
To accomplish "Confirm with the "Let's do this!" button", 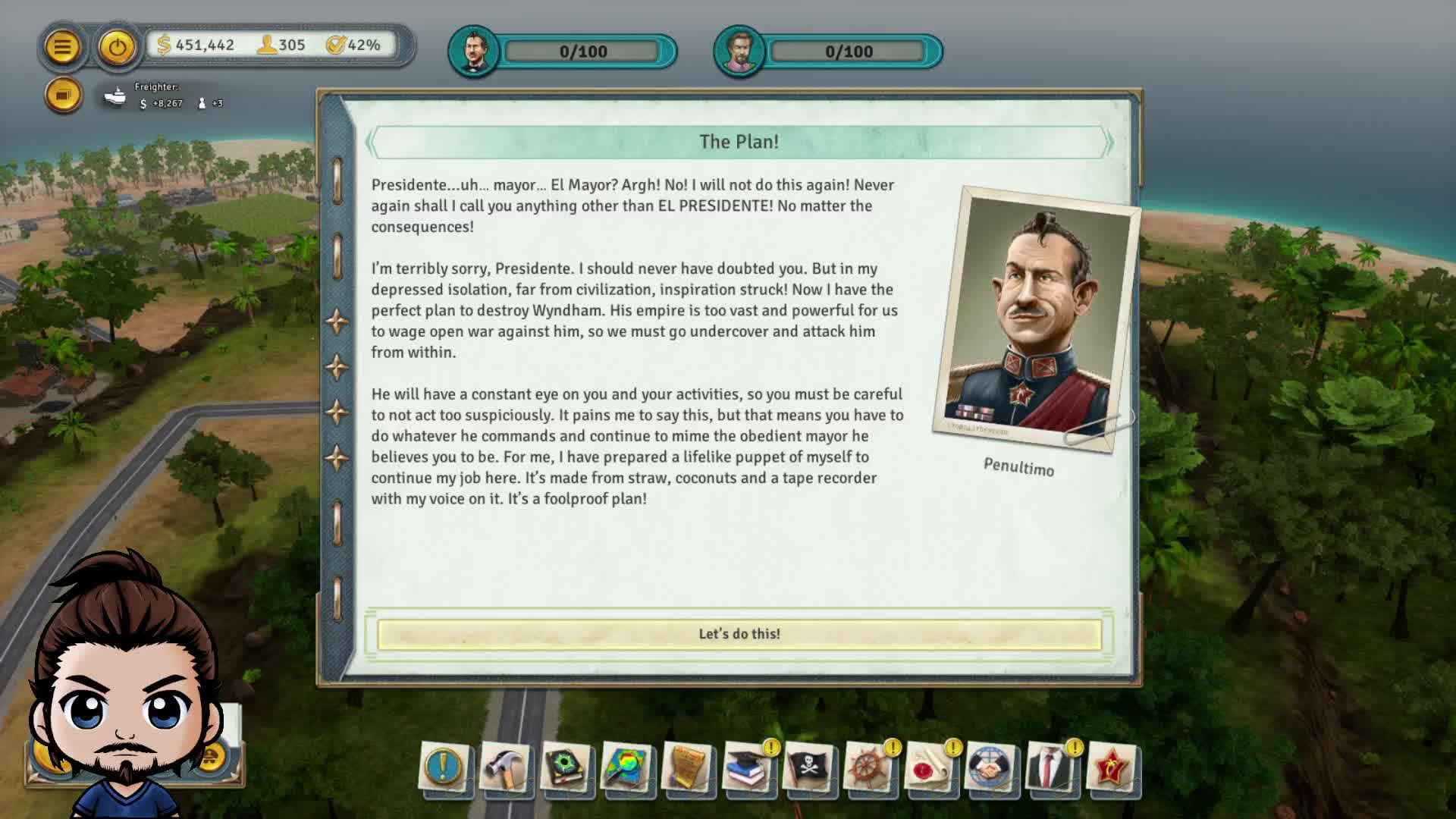I will [x=739, y=634].
